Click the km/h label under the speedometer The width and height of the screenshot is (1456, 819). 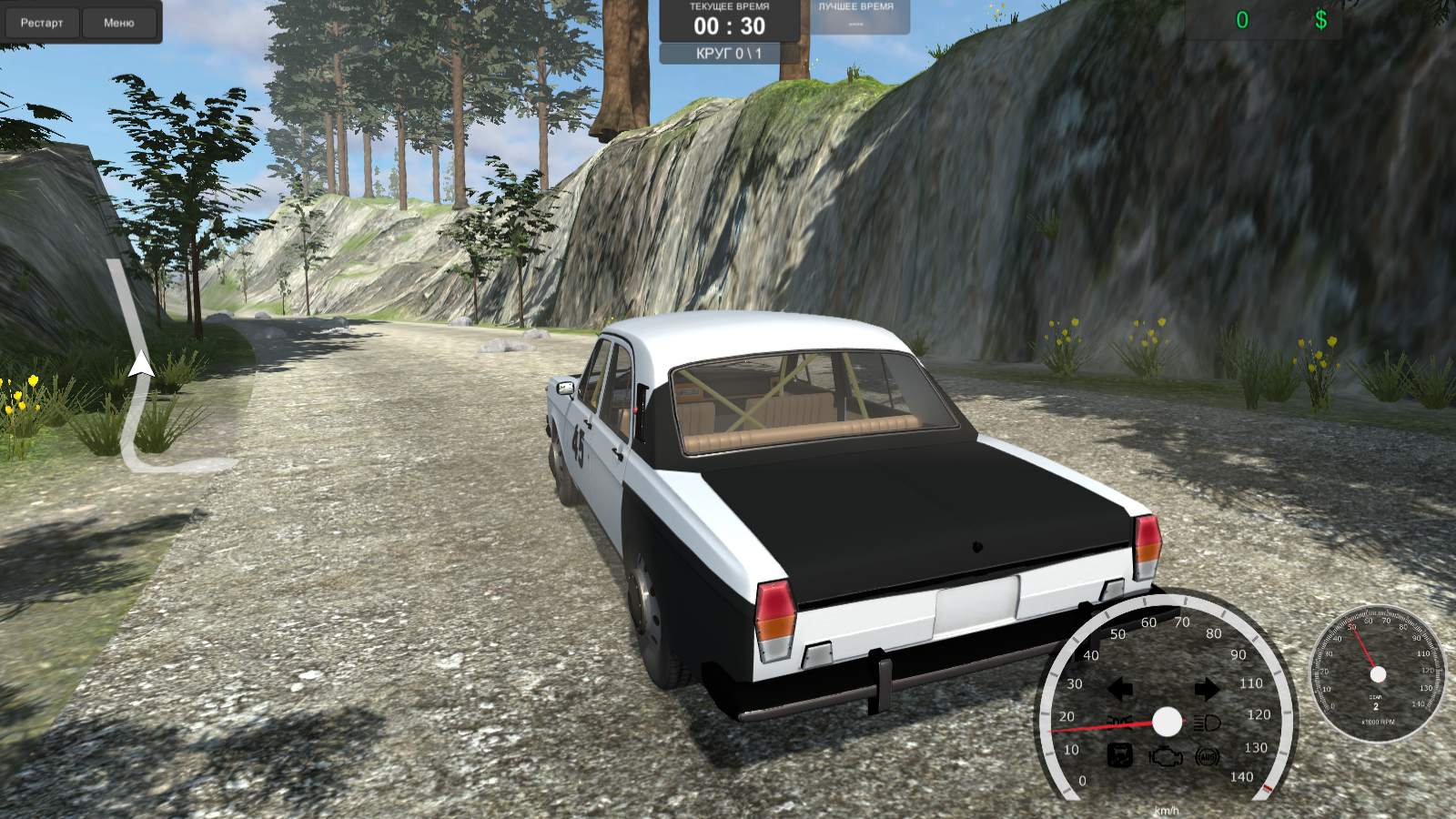coord(1167,811)
